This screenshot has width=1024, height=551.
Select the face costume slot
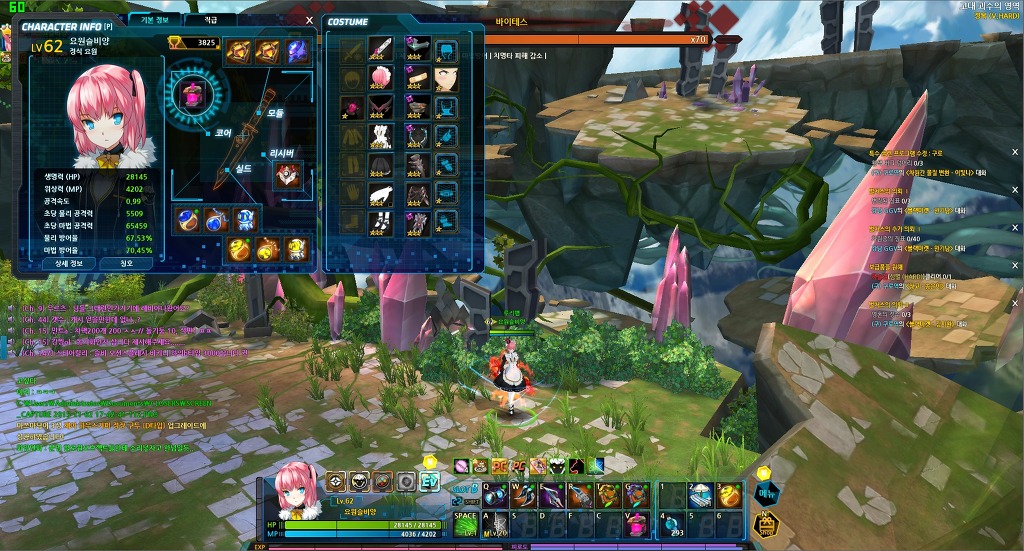(x=446, y=78)
